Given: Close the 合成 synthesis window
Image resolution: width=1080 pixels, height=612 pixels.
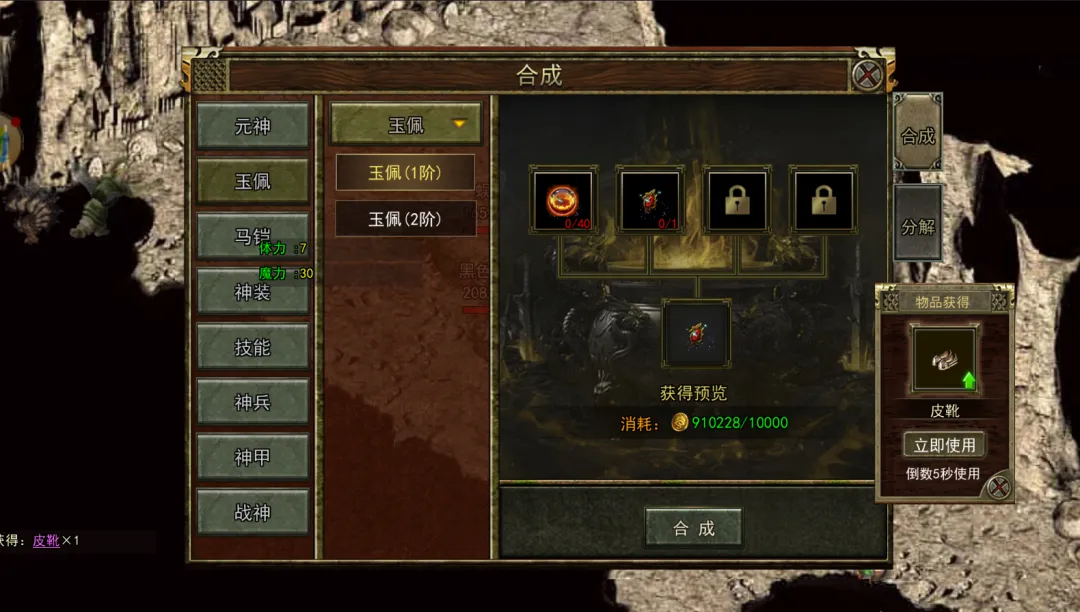Looking at the screenshot, I should point(867,75).
